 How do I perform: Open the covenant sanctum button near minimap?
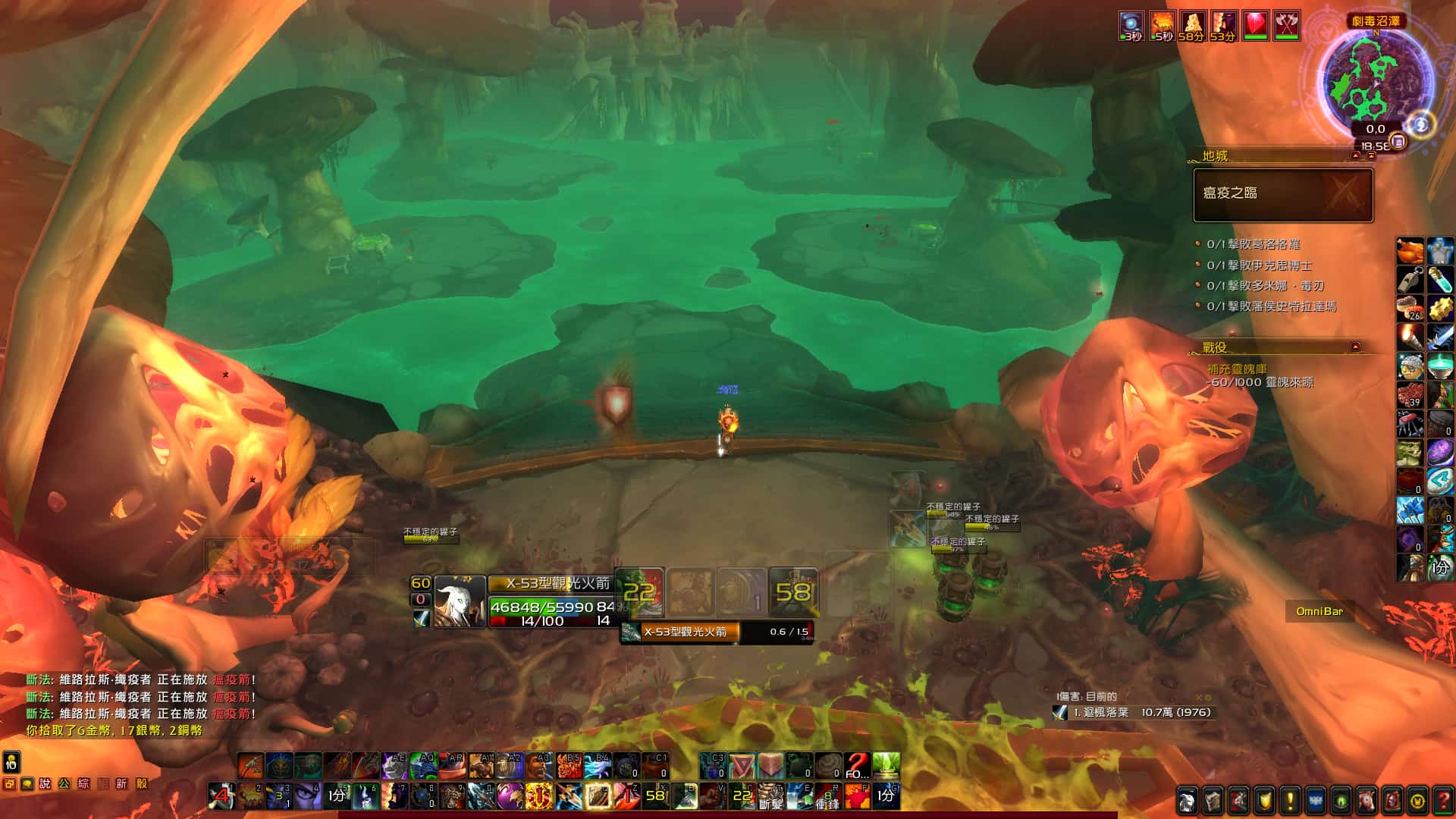(x=1421, y=124)
